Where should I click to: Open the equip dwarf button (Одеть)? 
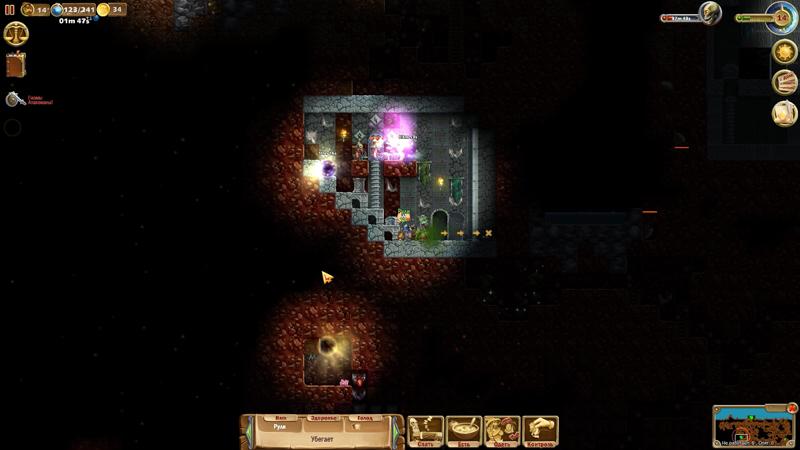pos(501,431)
